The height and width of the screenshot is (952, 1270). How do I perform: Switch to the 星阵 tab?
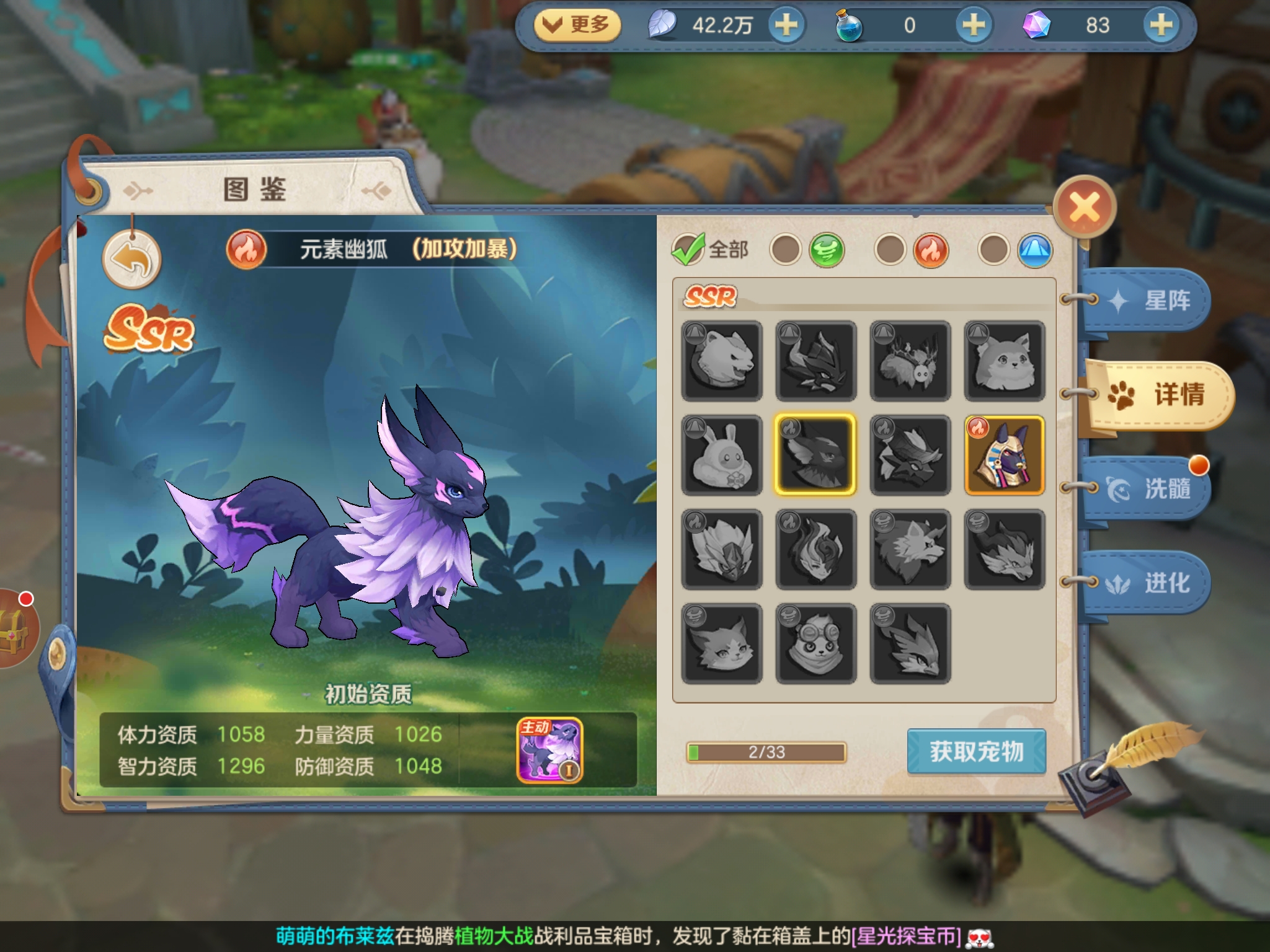[x=1147, y=301]
